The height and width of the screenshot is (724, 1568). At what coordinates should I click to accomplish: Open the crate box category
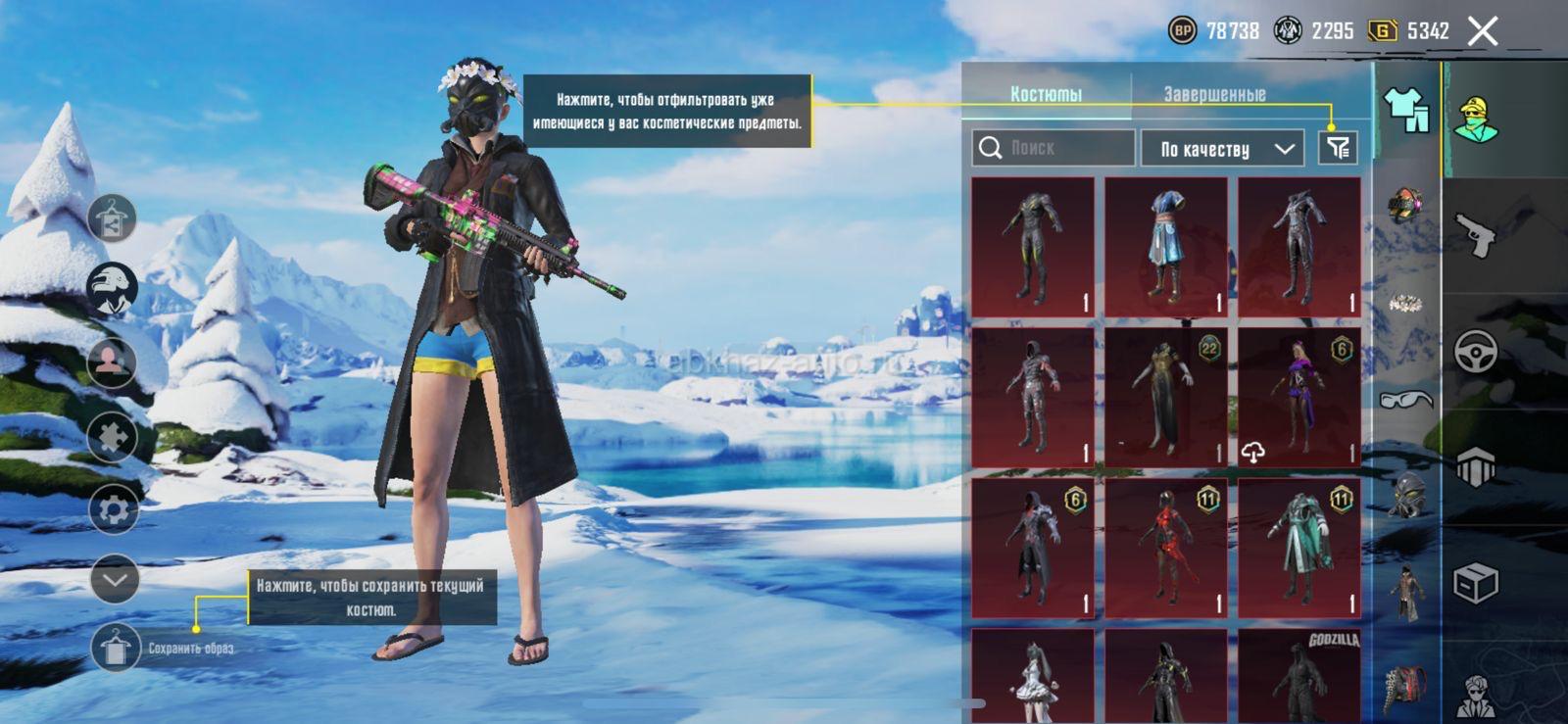[x=1475, y=584]
